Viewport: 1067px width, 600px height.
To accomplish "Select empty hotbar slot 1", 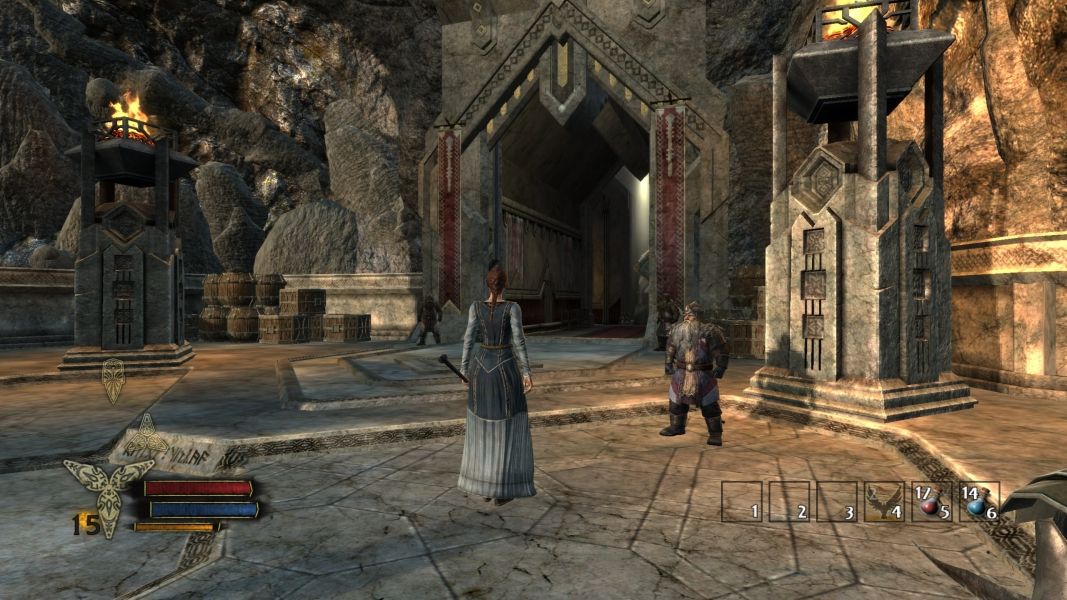I will [x=741, y=502].
